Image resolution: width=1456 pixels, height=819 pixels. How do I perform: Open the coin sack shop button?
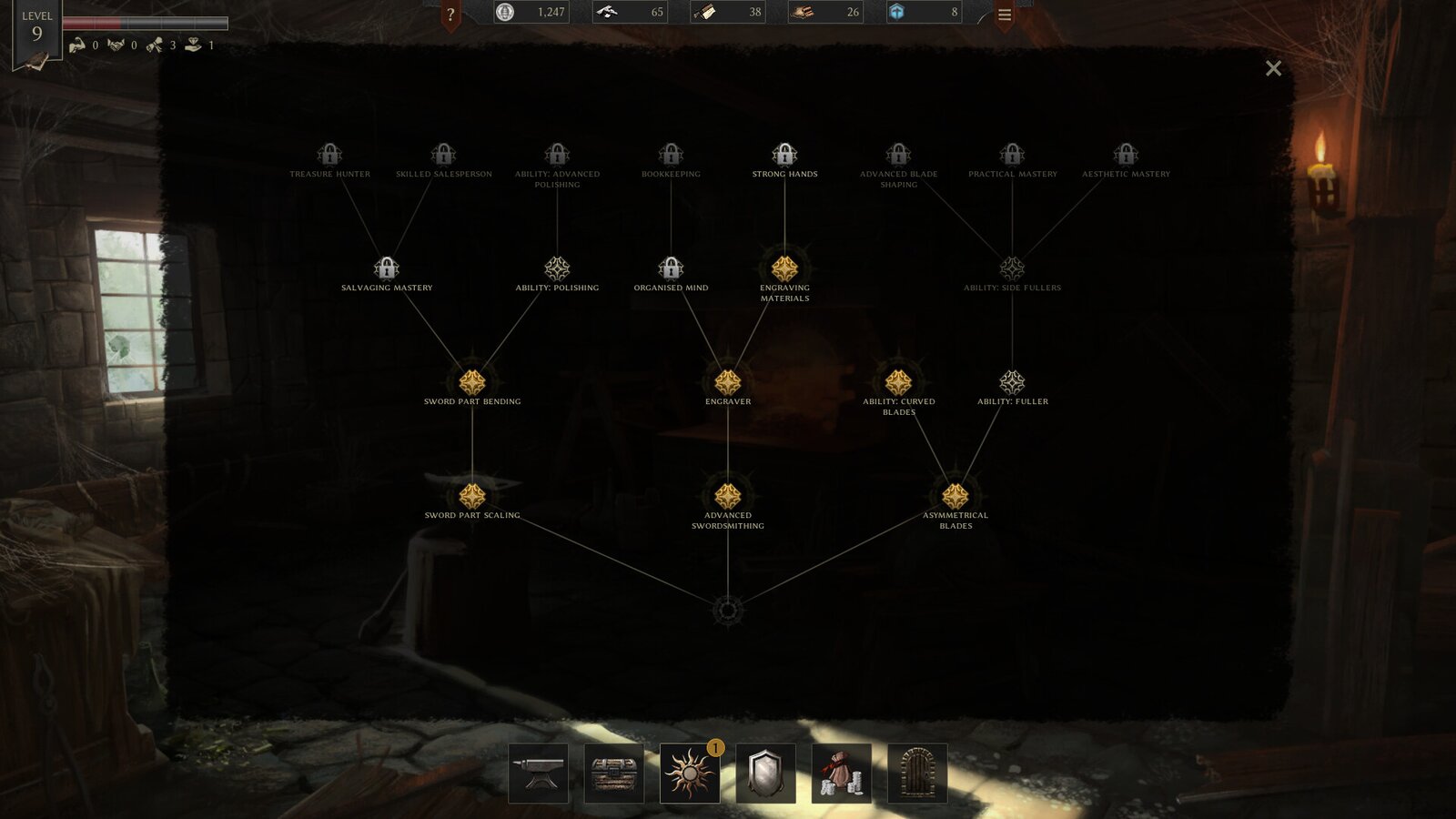[841, 773]
